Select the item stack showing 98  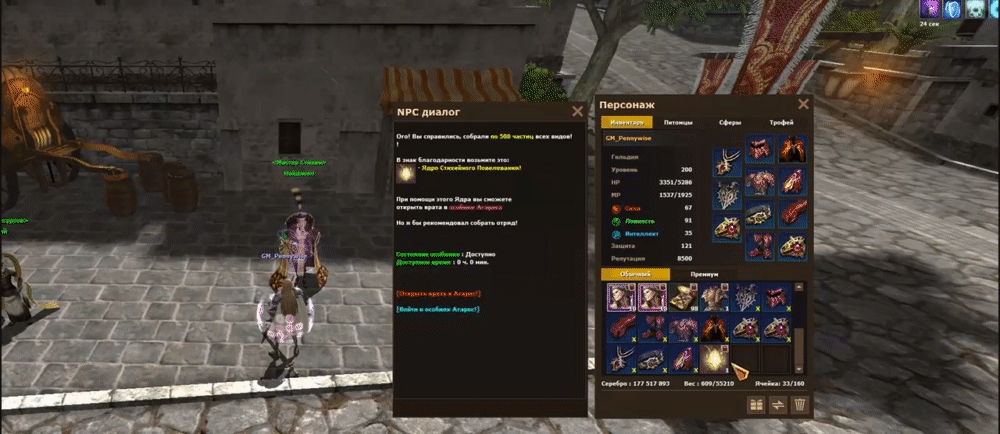683,297
